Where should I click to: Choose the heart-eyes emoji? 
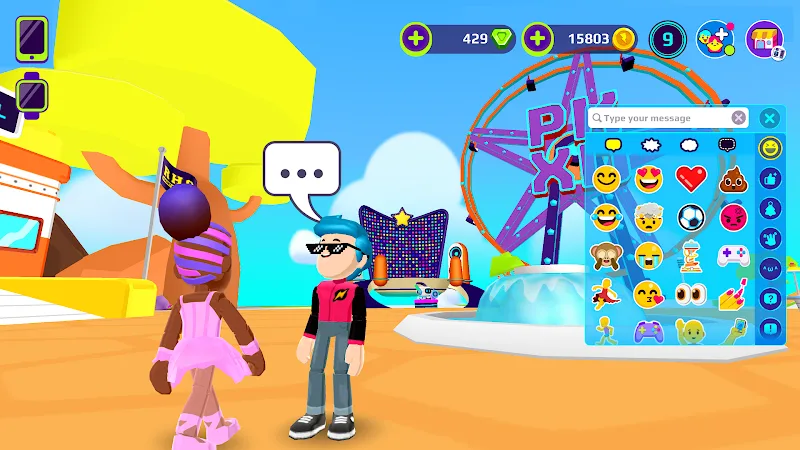[649, 180]
